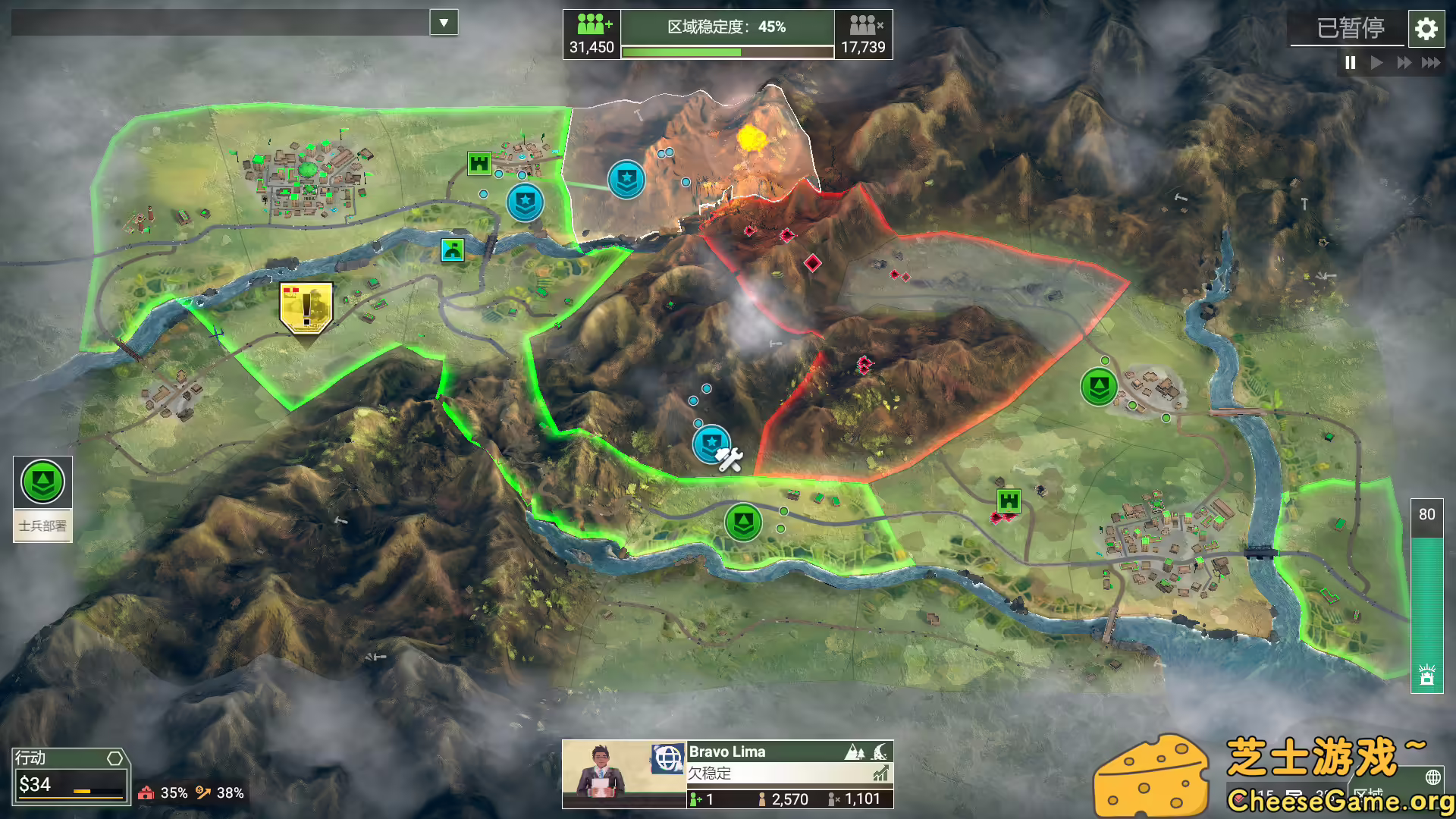Resume the game with the play button

pyautogui.click(x=1377, y=63)
